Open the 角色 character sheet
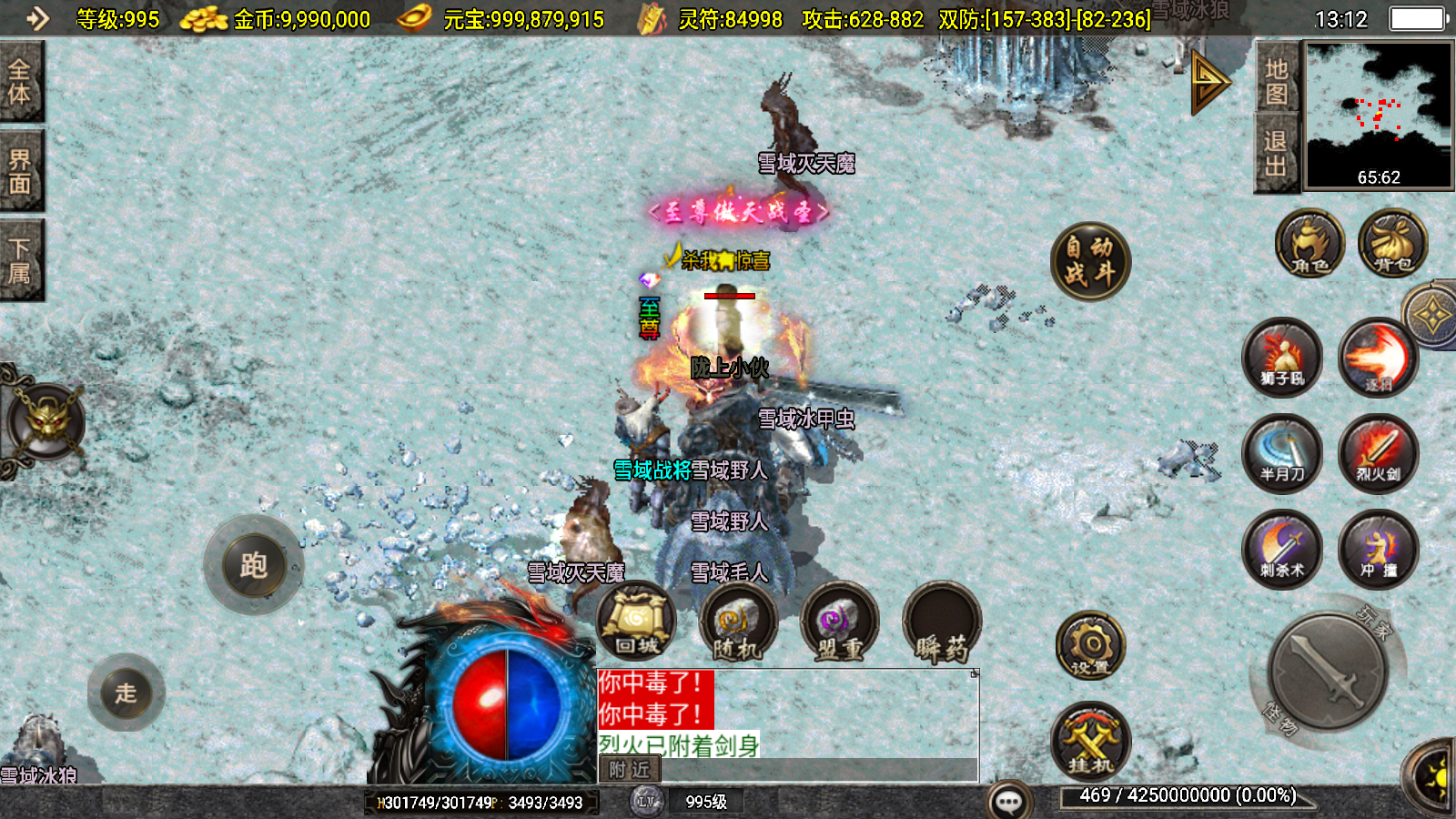Image resolution: width=1456 pixels, height=819 pixels. (1309, 244)
